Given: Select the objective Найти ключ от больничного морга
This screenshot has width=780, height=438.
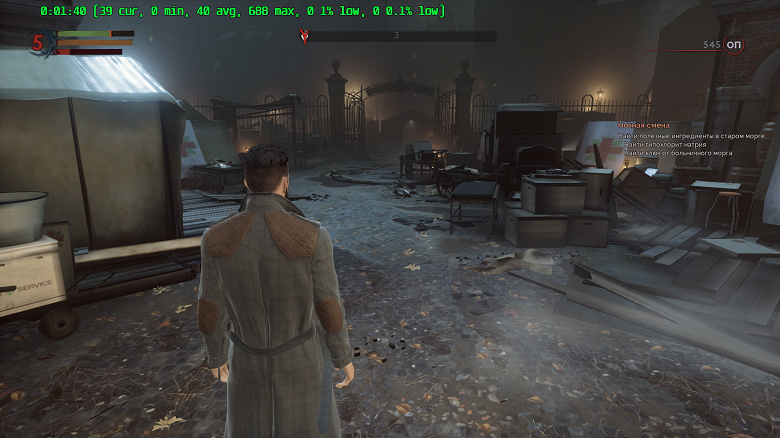Looking at the screenshot, I should tap(667, 153).
